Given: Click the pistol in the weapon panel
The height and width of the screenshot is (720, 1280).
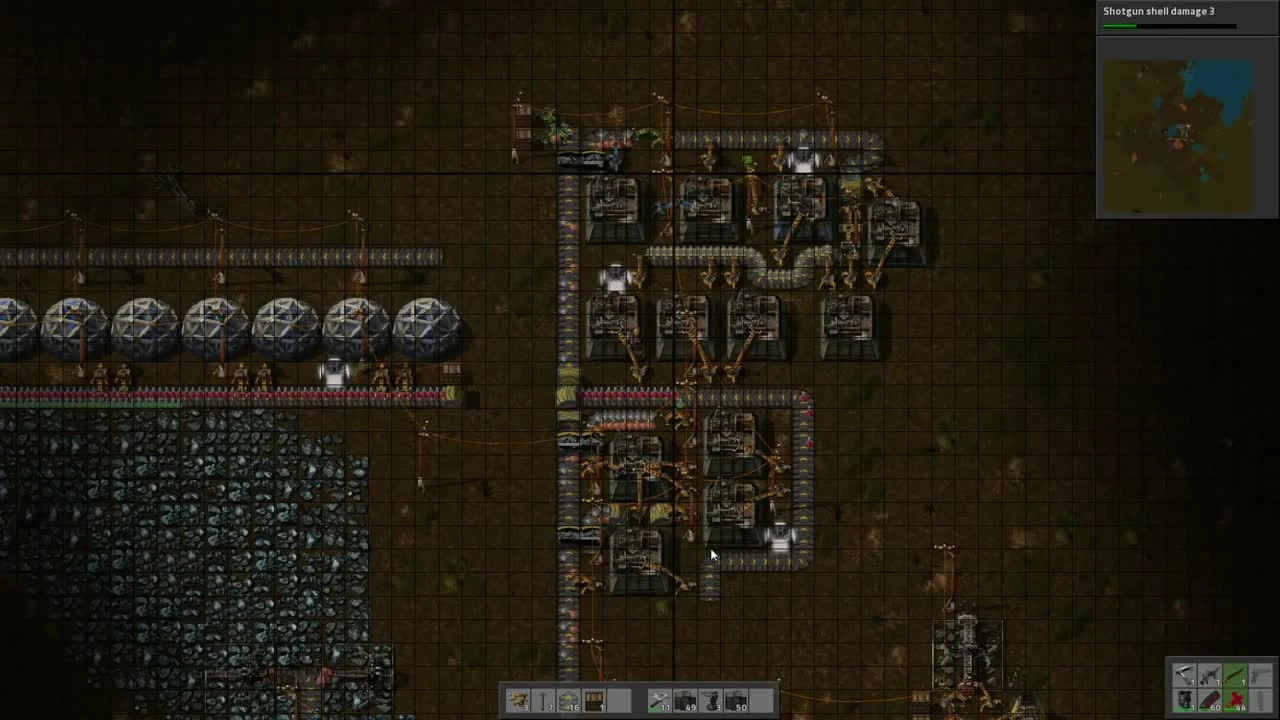Looking at the screenshot, I should coord(1258,675).
